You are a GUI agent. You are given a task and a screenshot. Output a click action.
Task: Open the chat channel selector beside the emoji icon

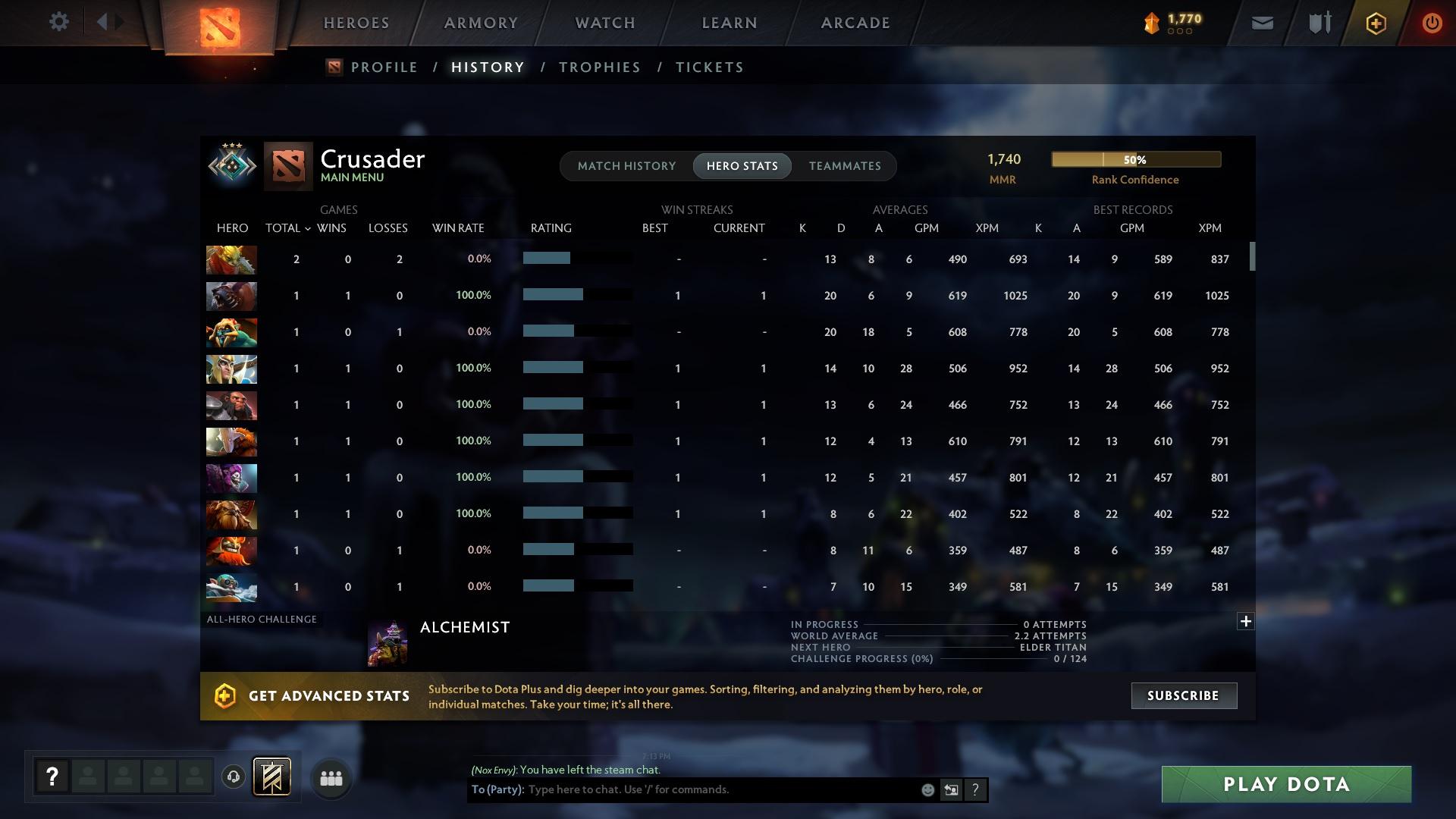pos(951,789)
